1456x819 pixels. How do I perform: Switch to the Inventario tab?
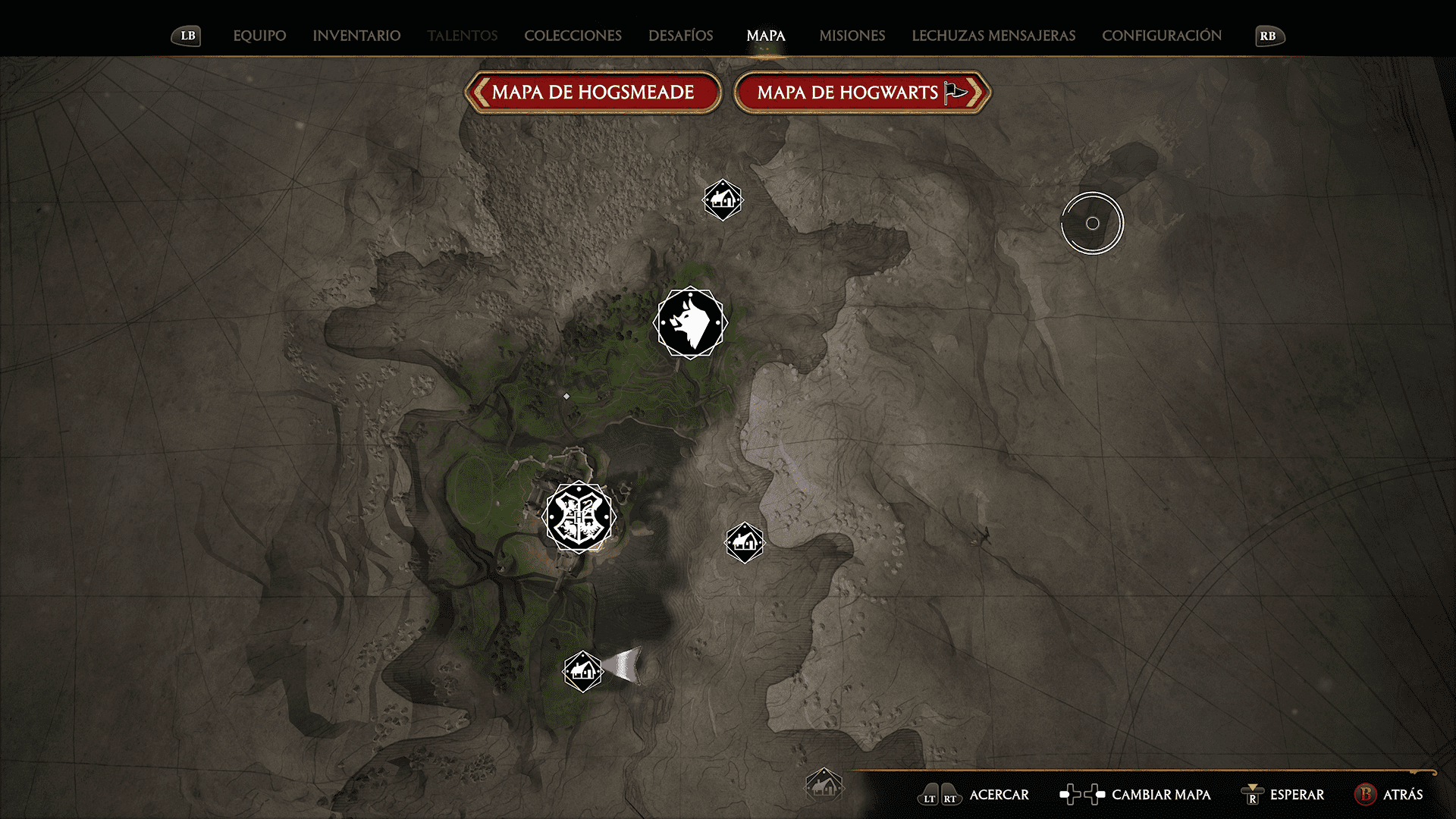(356, 36)
